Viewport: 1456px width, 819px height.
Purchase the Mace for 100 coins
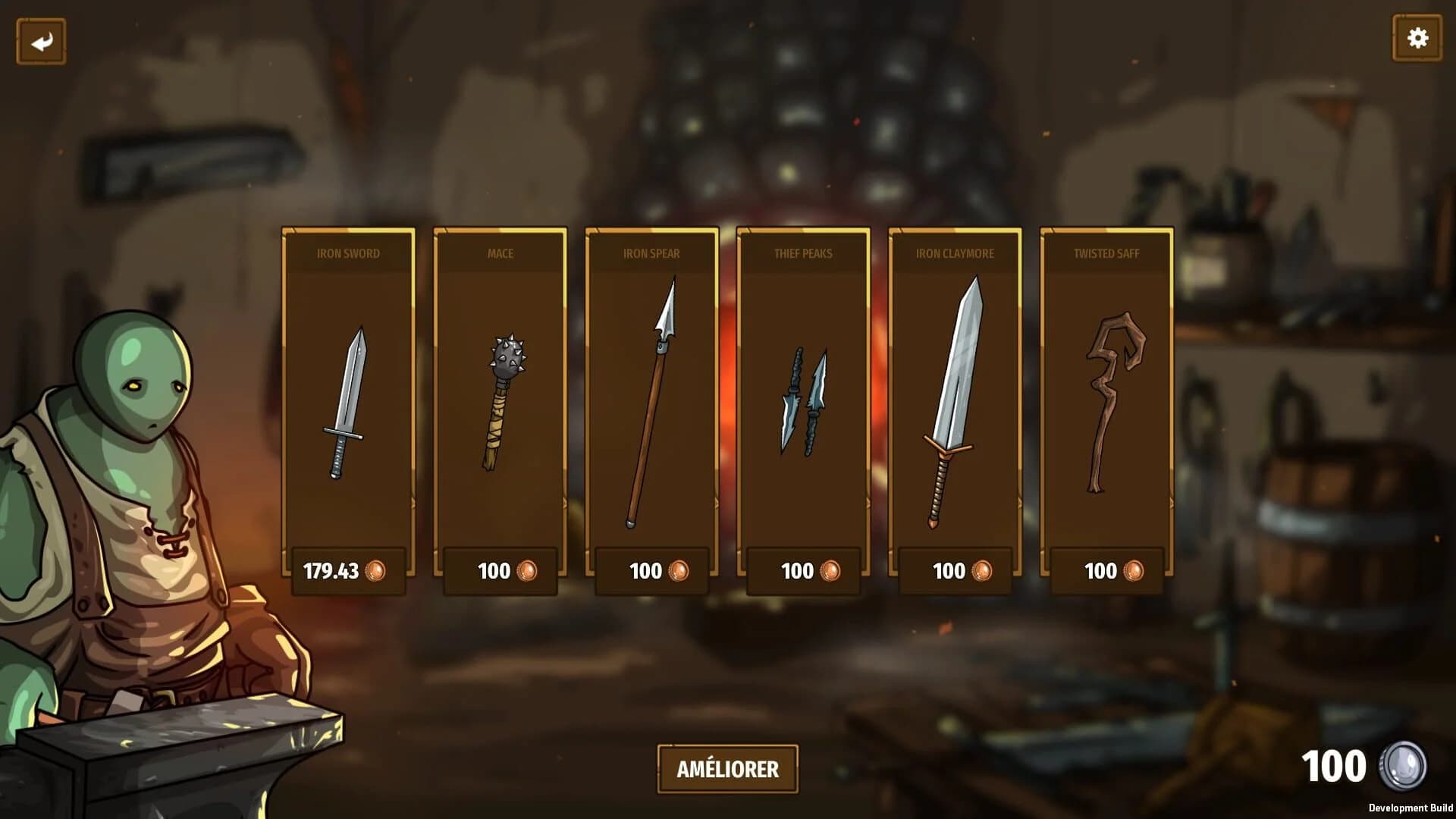499,572
